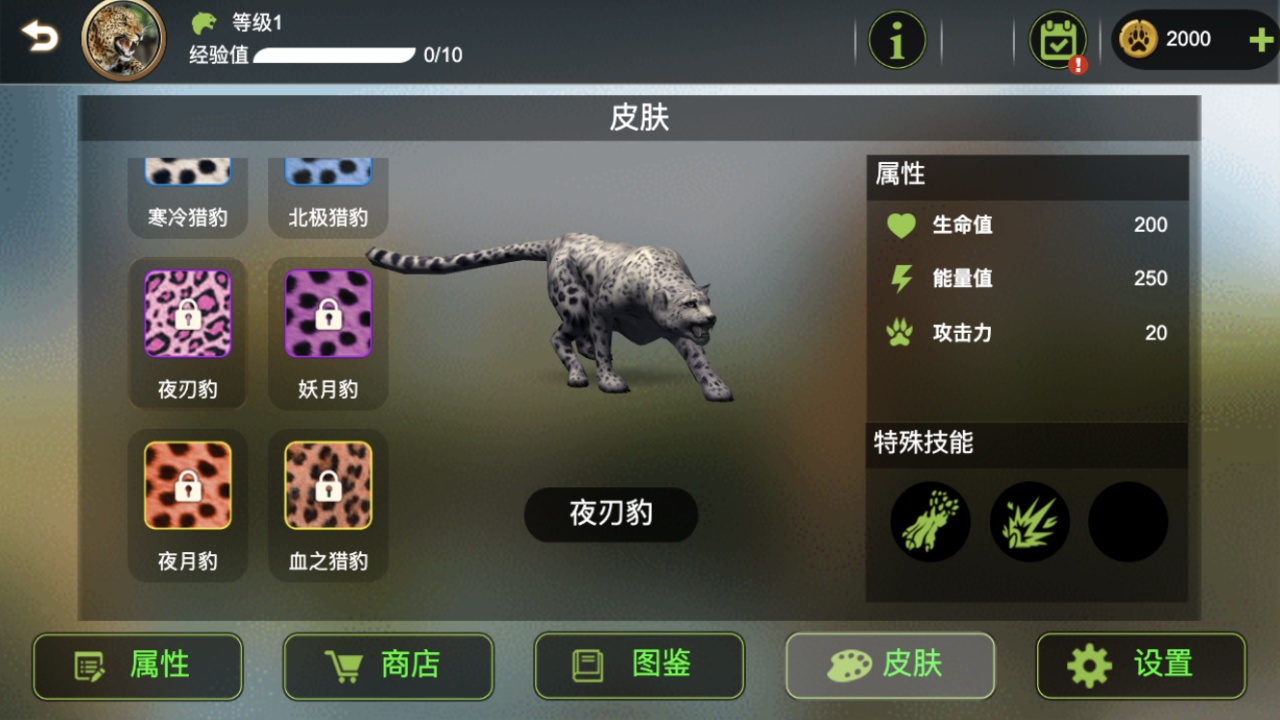Click the 夜刃豹 name button under the leopard
Image resolution: width=1280 pixels, height=720 pixels.
[610, 514]
